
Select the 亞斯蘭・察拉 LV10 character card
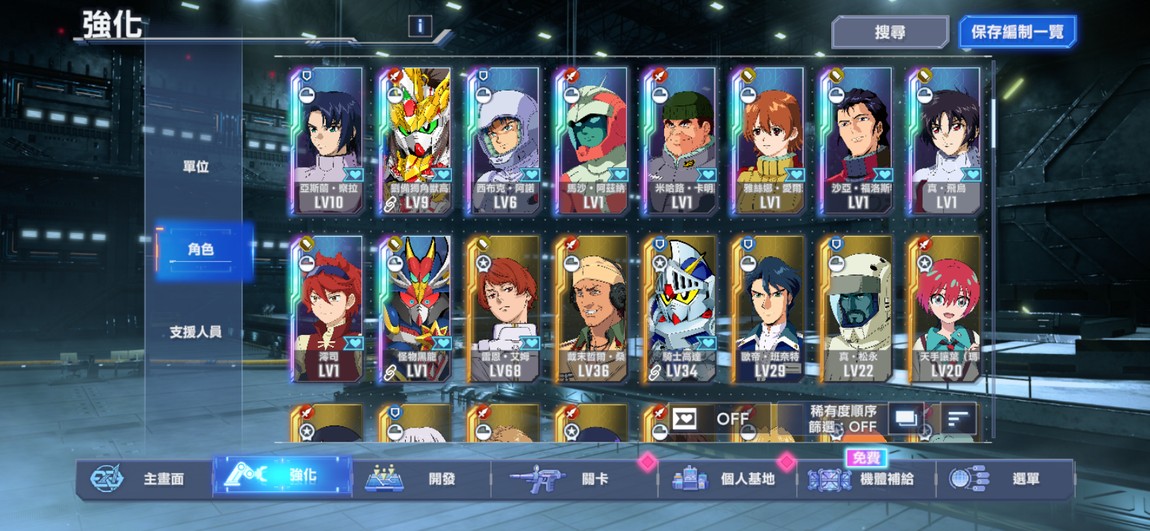pos(327,141)
